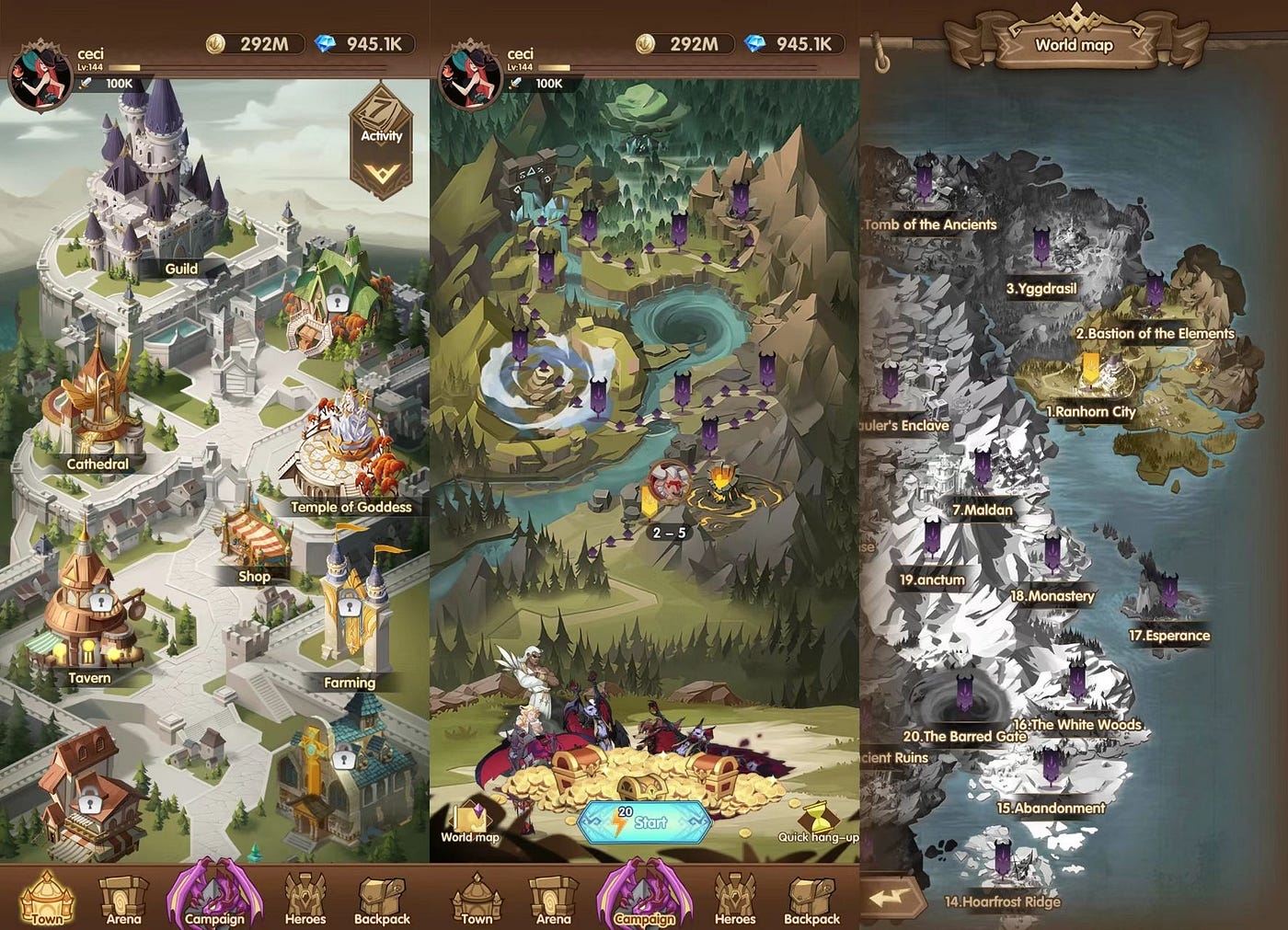The height and width of the screenshot is (930, 1288).
Task: Open the Shop stall
Action: coord(253,543)
